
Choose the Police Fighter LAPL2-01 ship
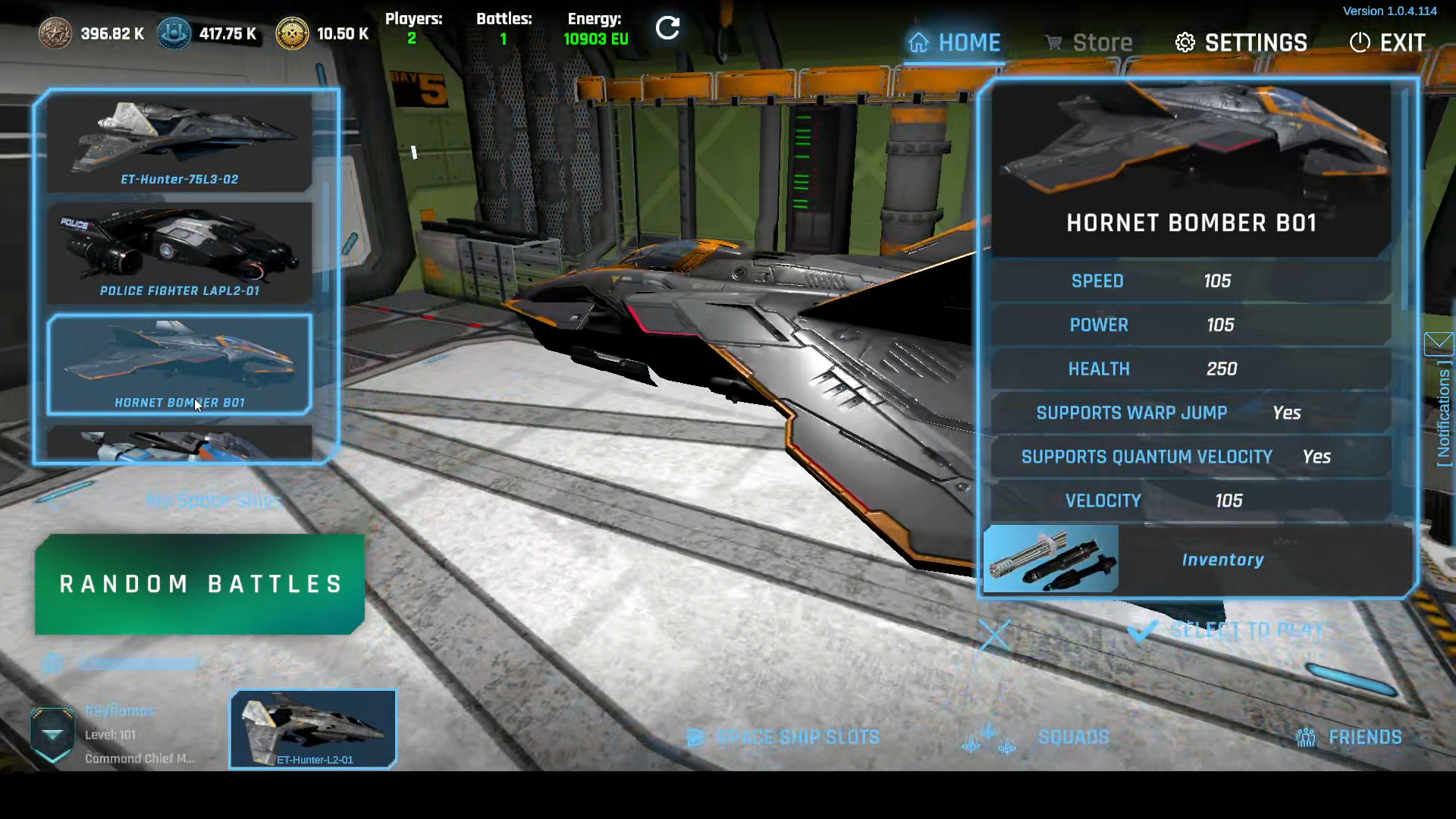click(x=180, y=253)
